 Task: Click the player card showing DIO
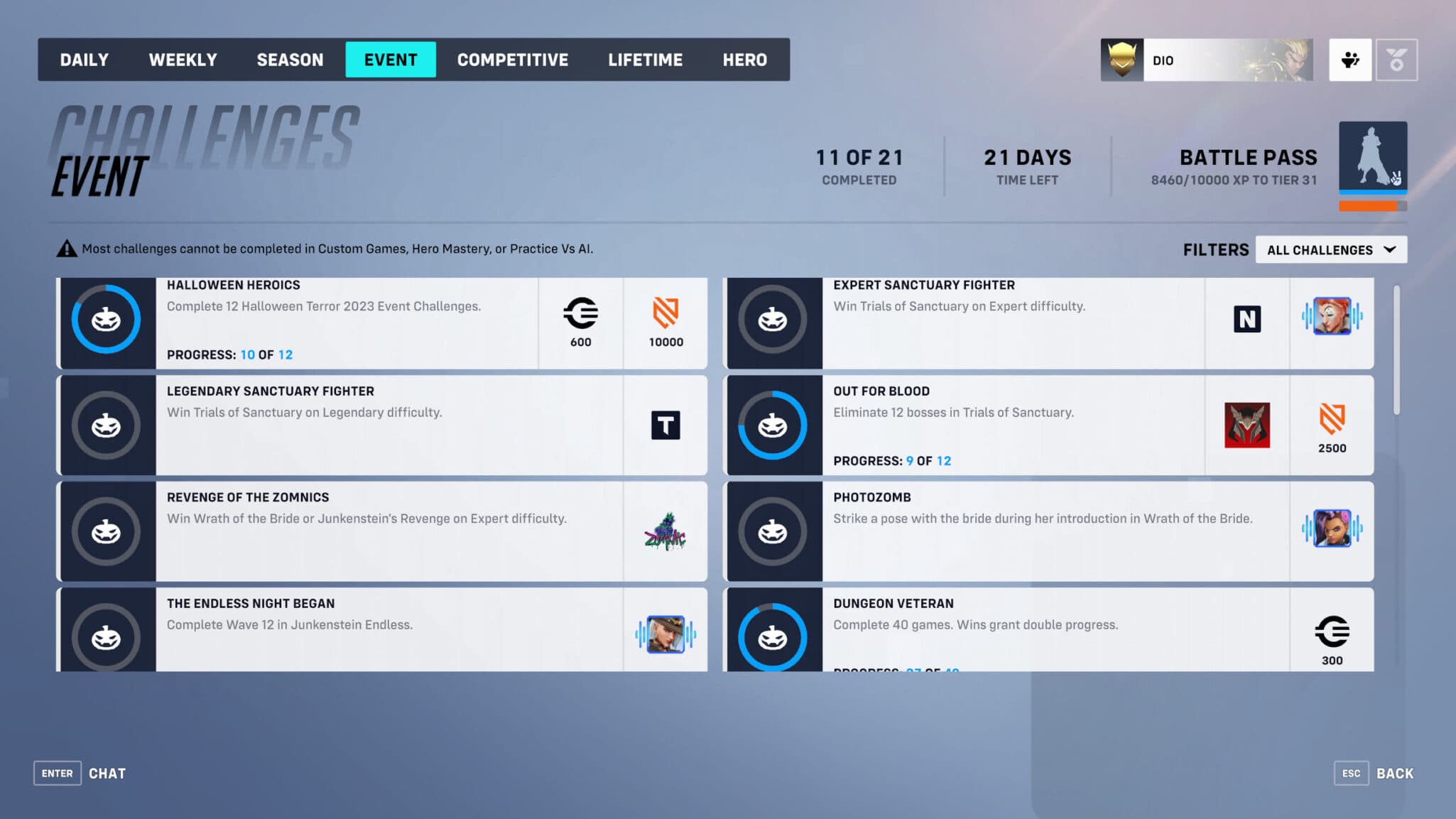pos(1207,60)
